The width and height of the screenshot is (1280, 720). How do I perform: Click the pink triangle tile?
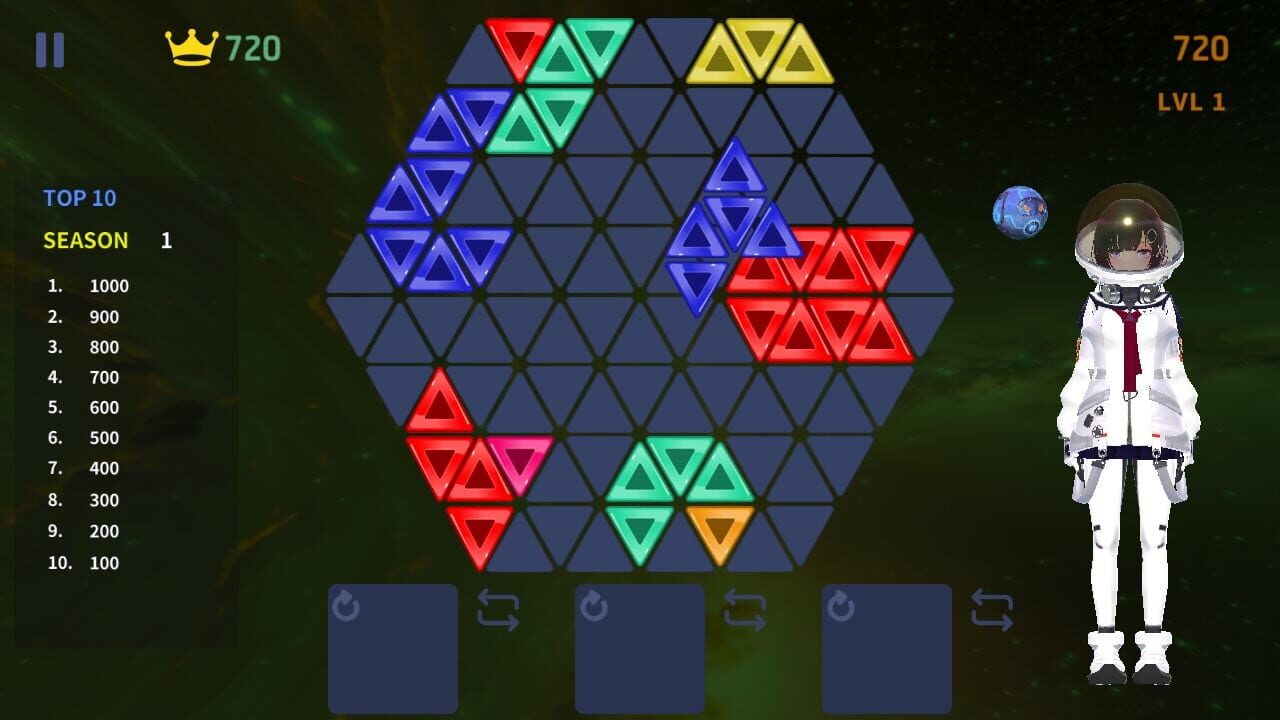tap(519, 460)
